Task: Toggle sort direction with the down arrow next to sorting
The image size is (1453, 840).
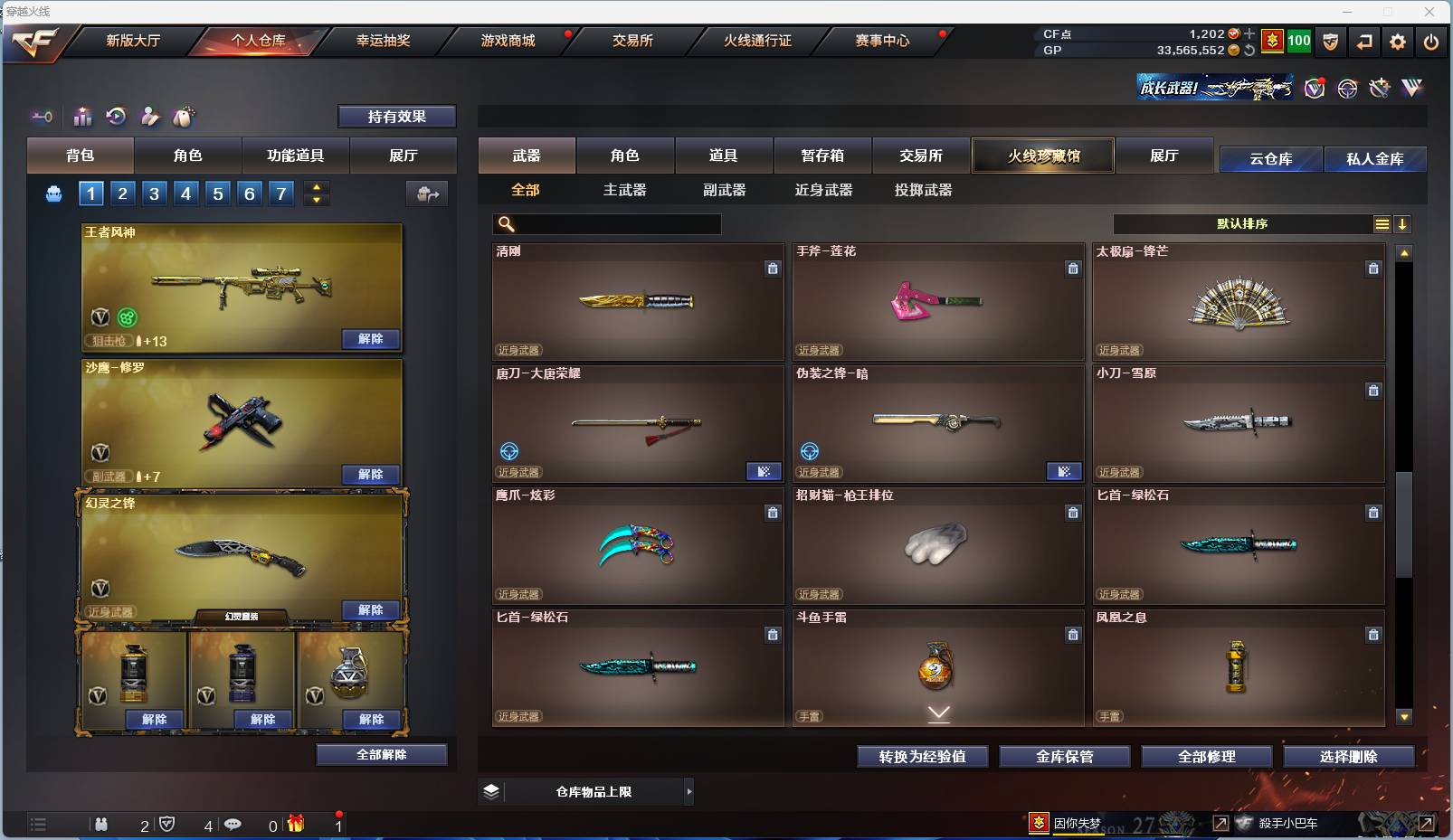Action: 1402,223
